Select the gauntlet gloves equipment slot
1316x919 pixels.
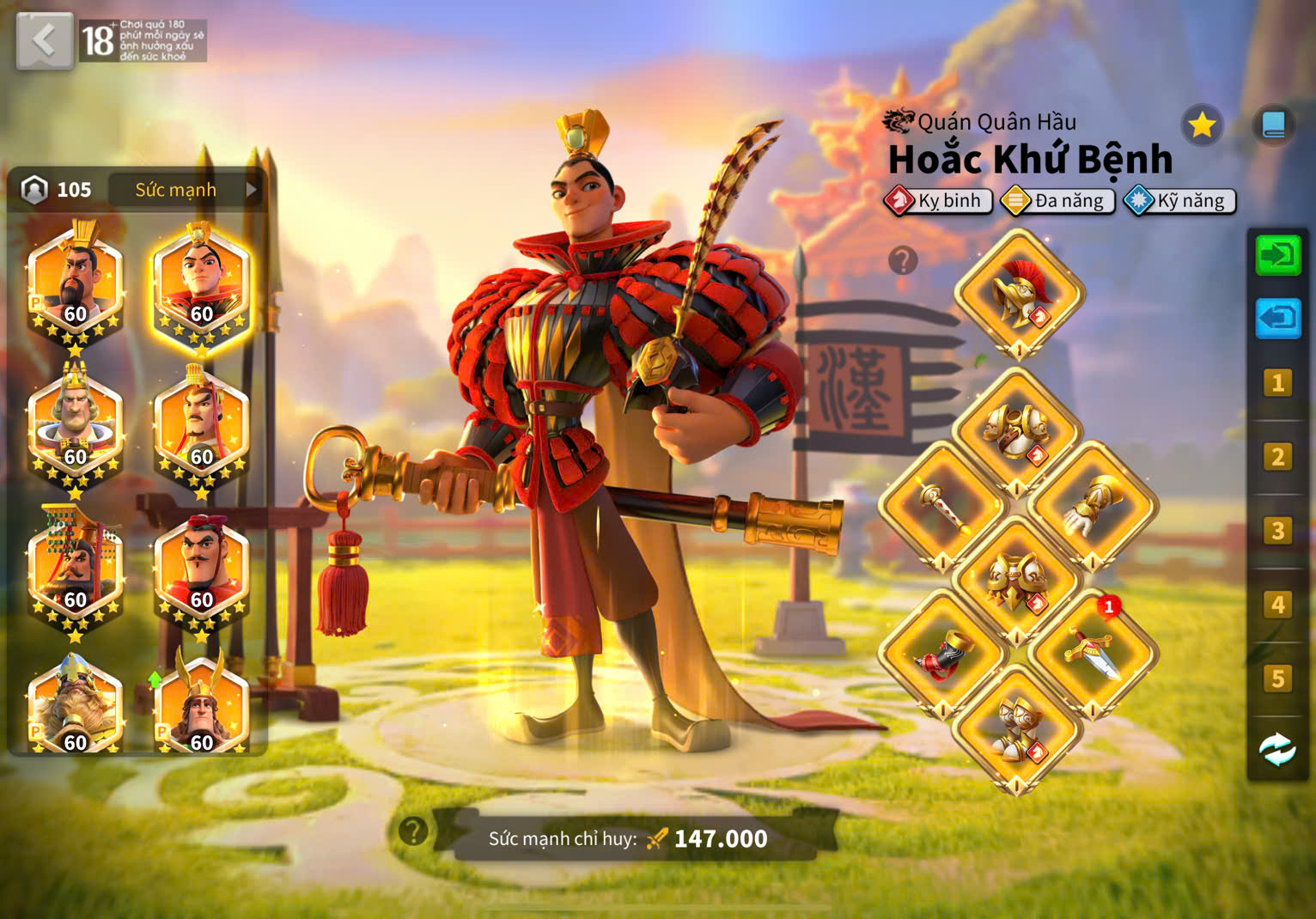1093,507
